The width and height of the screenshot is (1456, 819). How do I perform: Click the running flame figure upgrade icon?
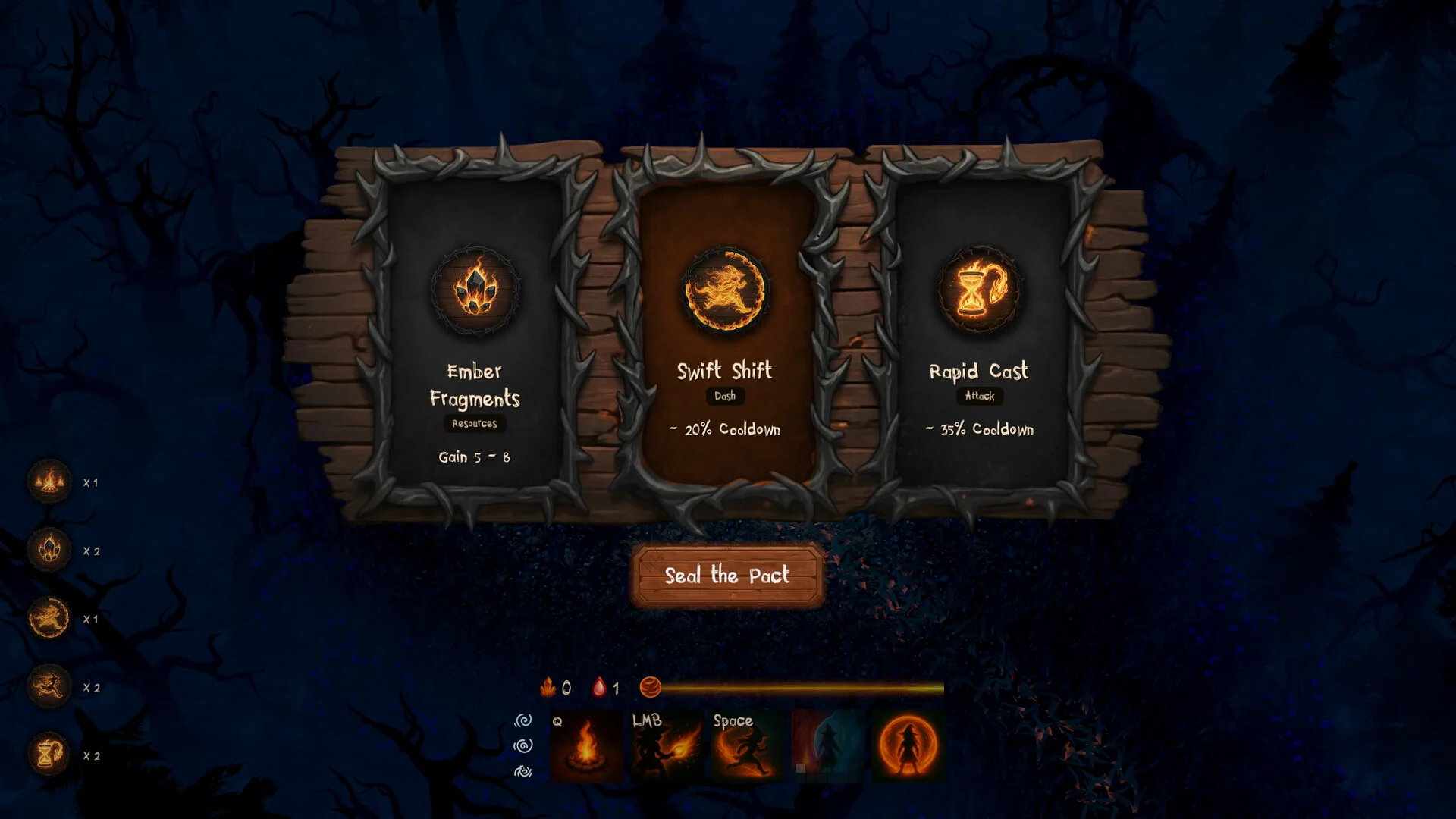tap(49, 686)
